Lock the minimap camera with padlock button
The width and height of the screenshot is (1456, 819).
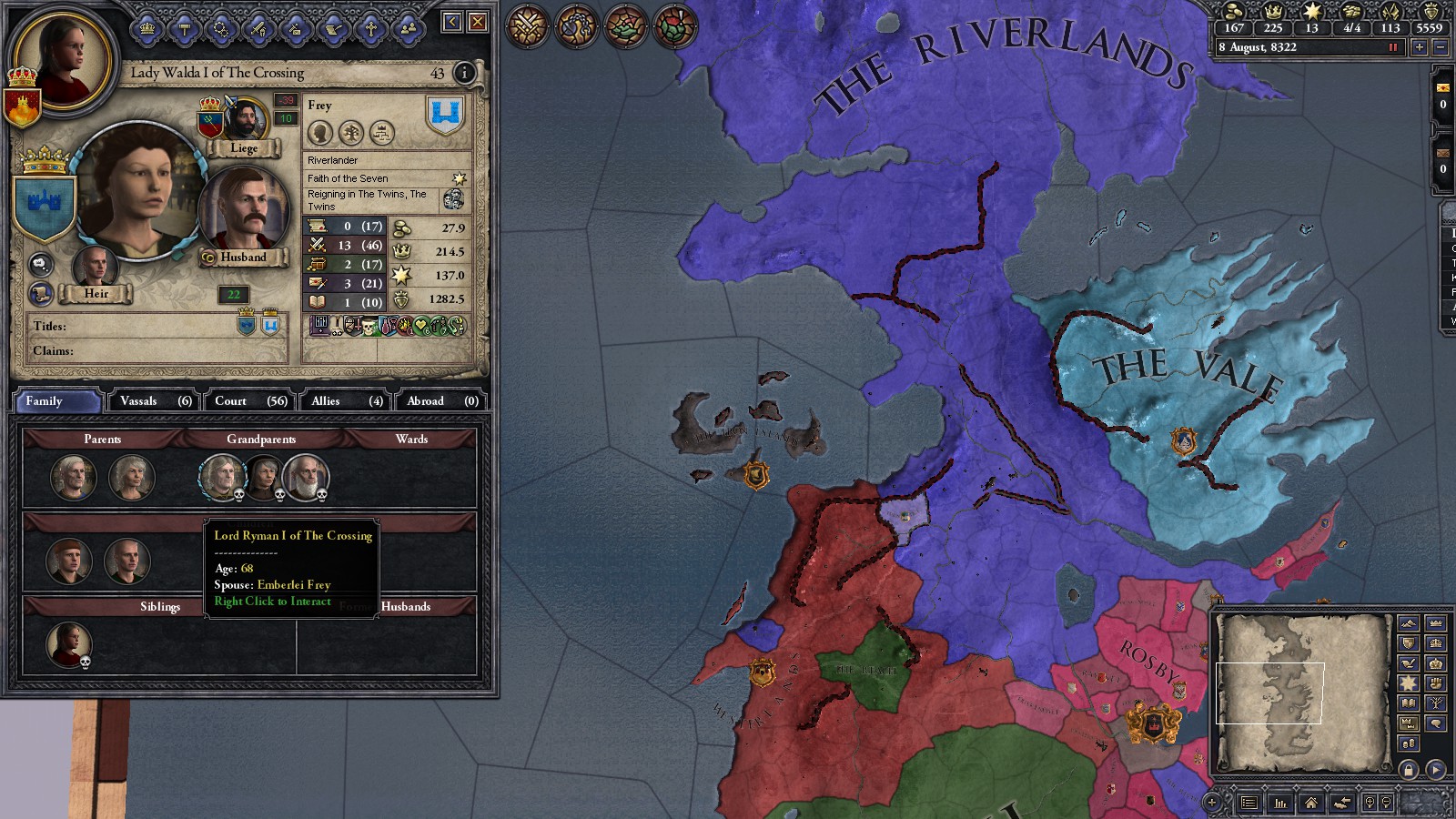coord(1409,770)
